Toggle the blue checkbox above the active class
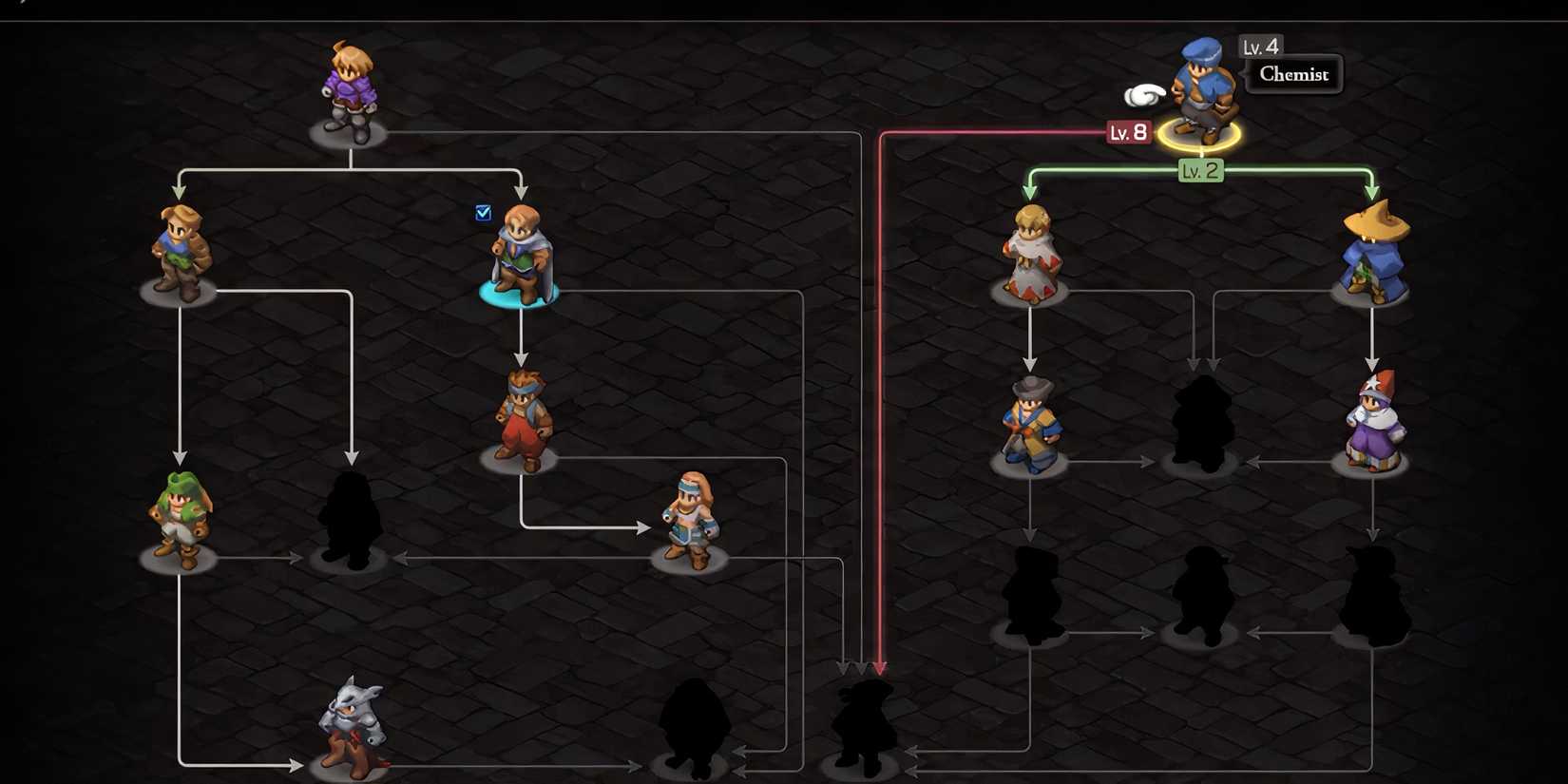This screenshot has height=784, width=1568. coord(483,213)
